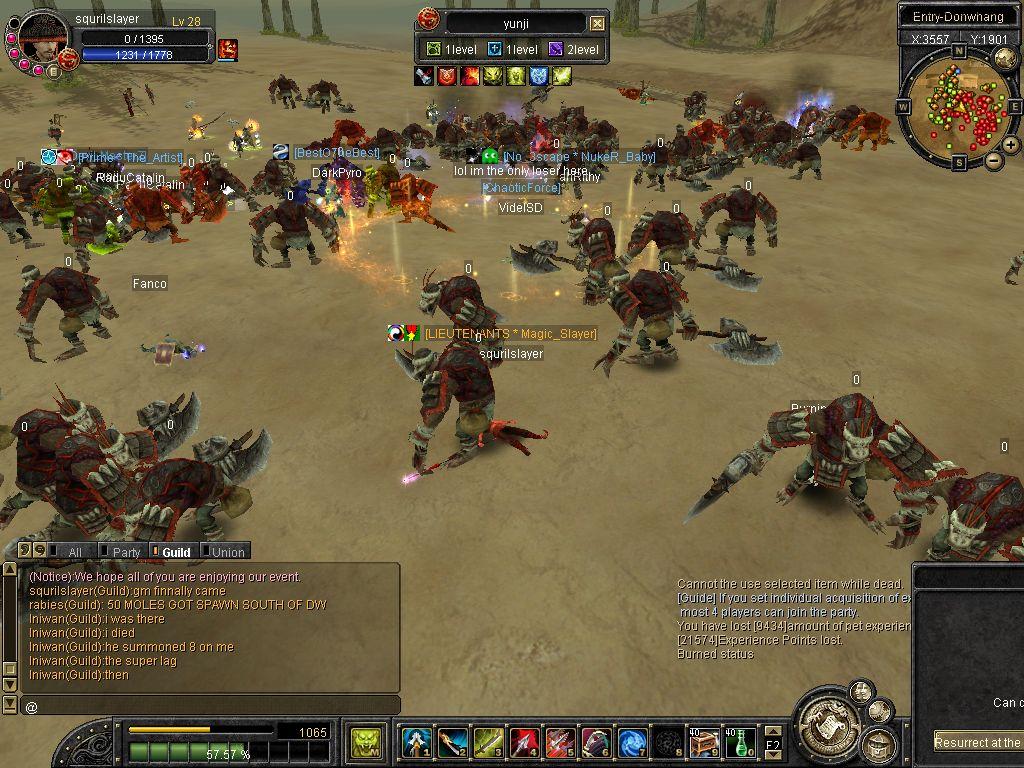
Task: Click the green monster face icon
Action: (x=368, y=742)
